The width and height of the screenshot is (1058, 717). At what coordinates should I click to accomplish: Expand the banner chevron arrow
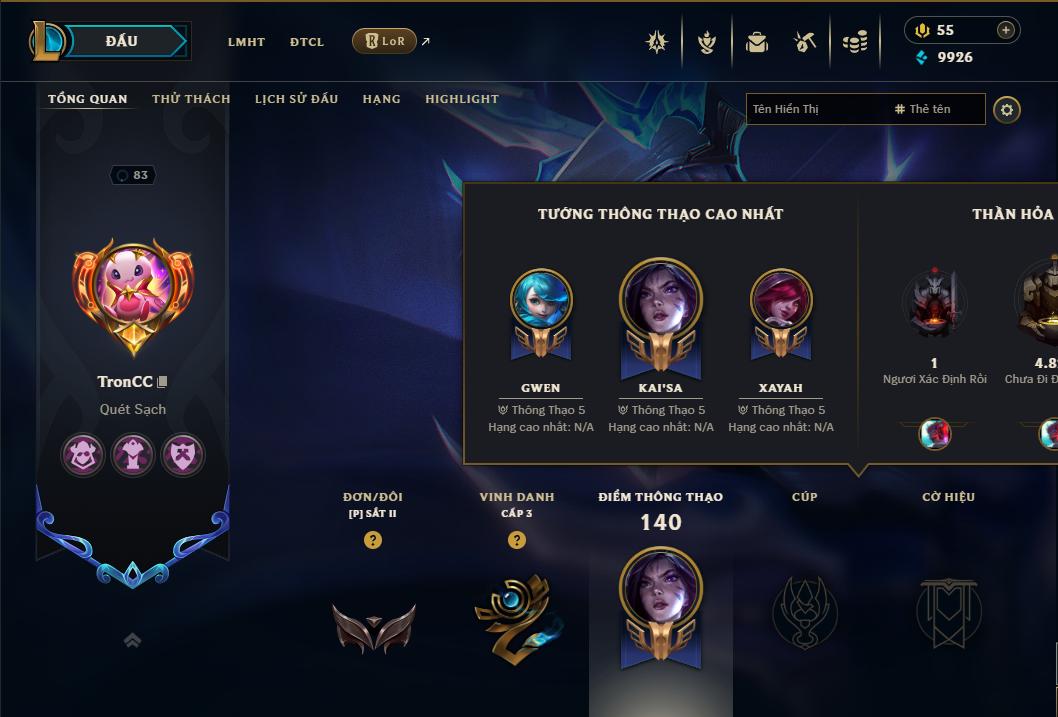point(132,641)
